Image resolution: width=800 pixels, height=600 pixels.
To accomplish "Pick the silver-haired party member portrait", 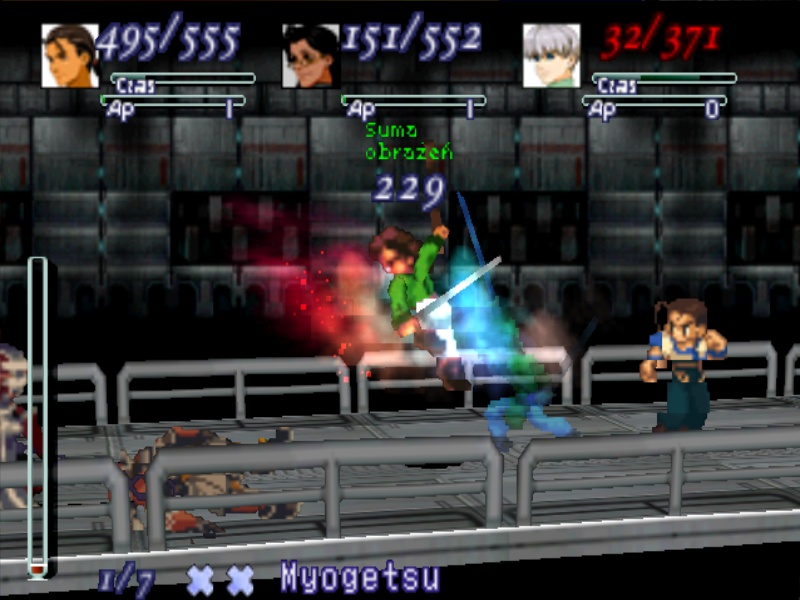I will (x=551, y=56).
